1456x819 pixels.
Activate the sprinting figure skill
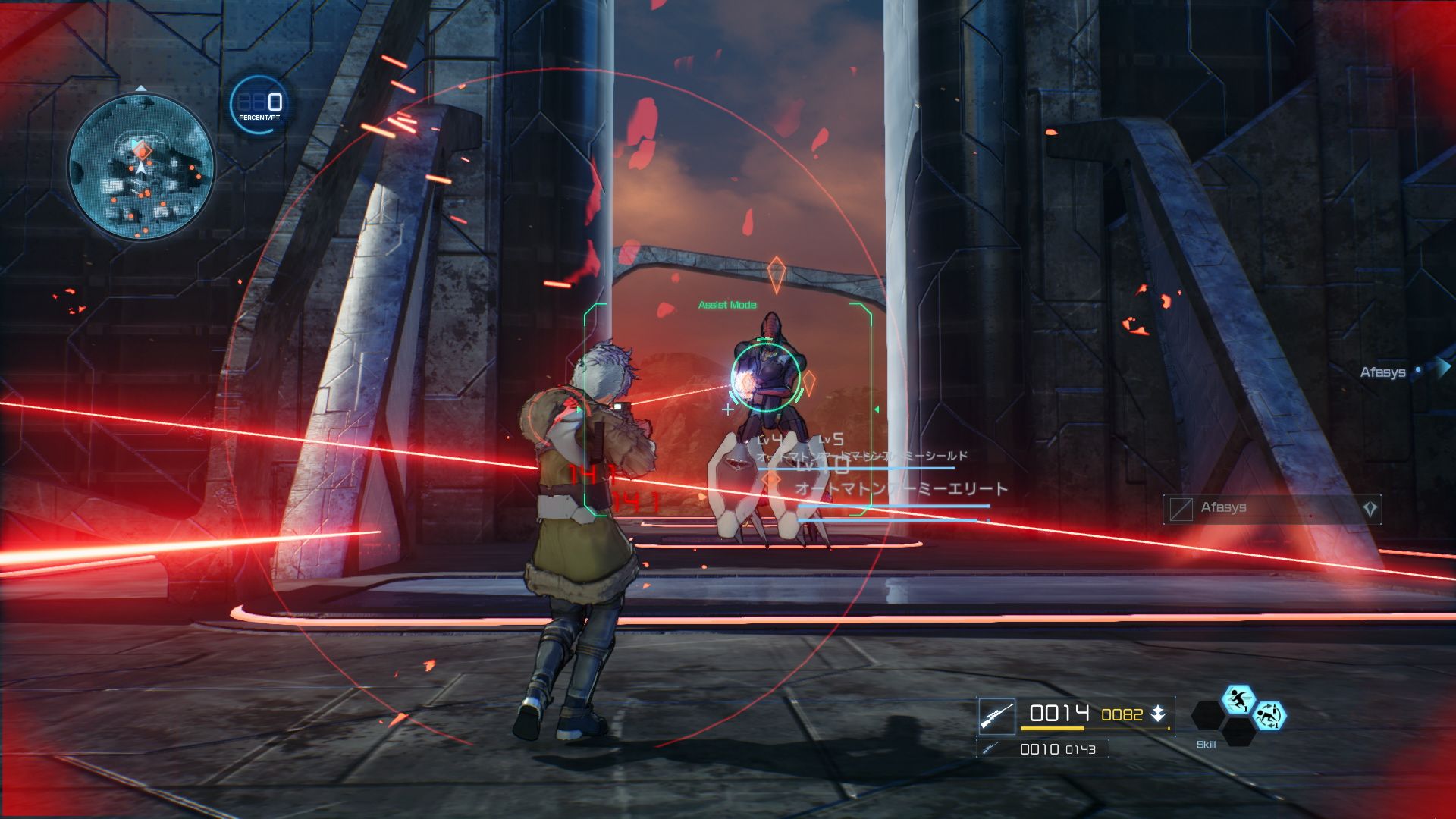1238,699
